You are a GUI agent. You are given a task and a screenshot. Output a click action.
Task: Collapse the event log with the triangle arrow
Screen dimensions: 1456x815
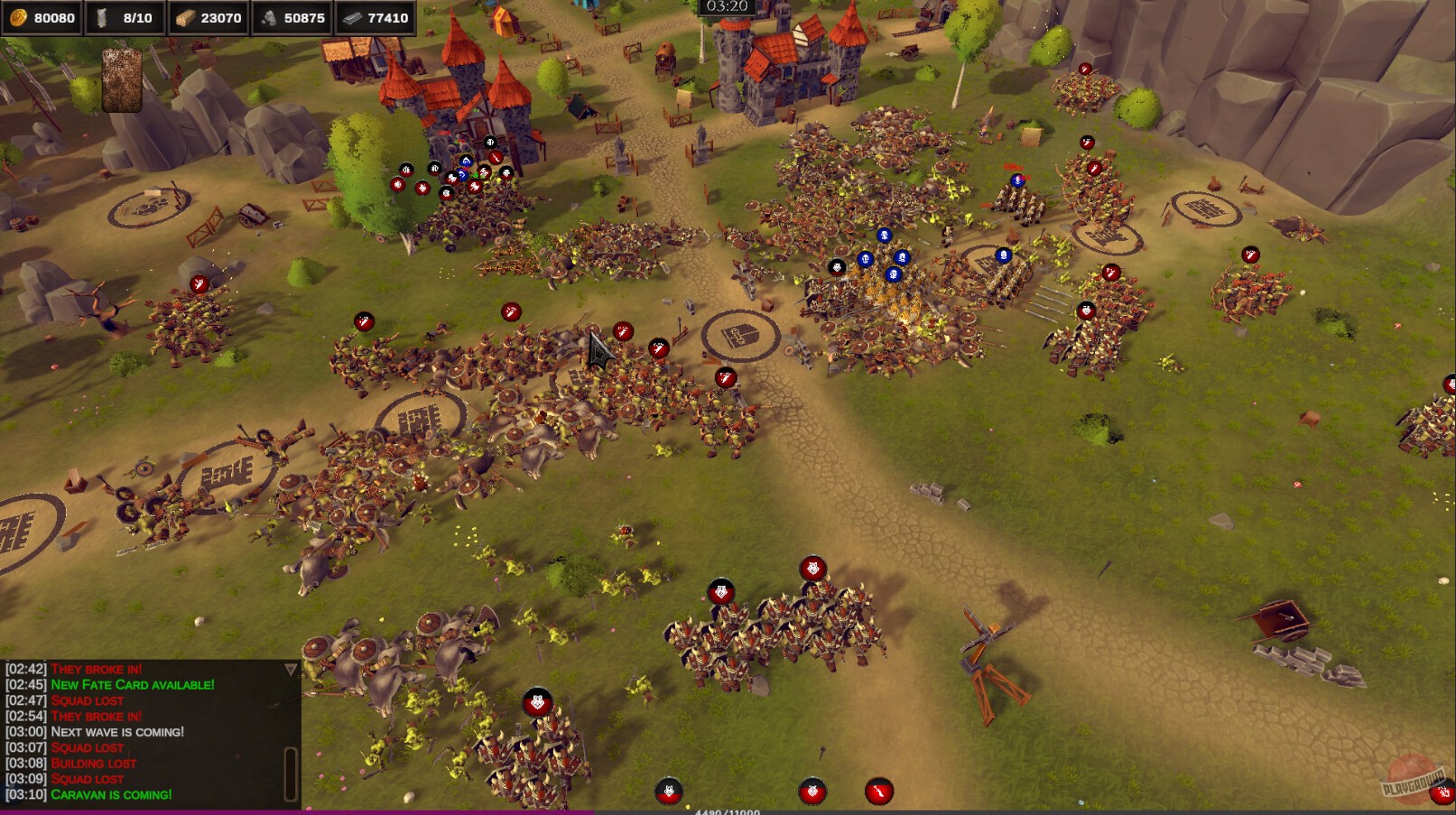pos(291,668)
